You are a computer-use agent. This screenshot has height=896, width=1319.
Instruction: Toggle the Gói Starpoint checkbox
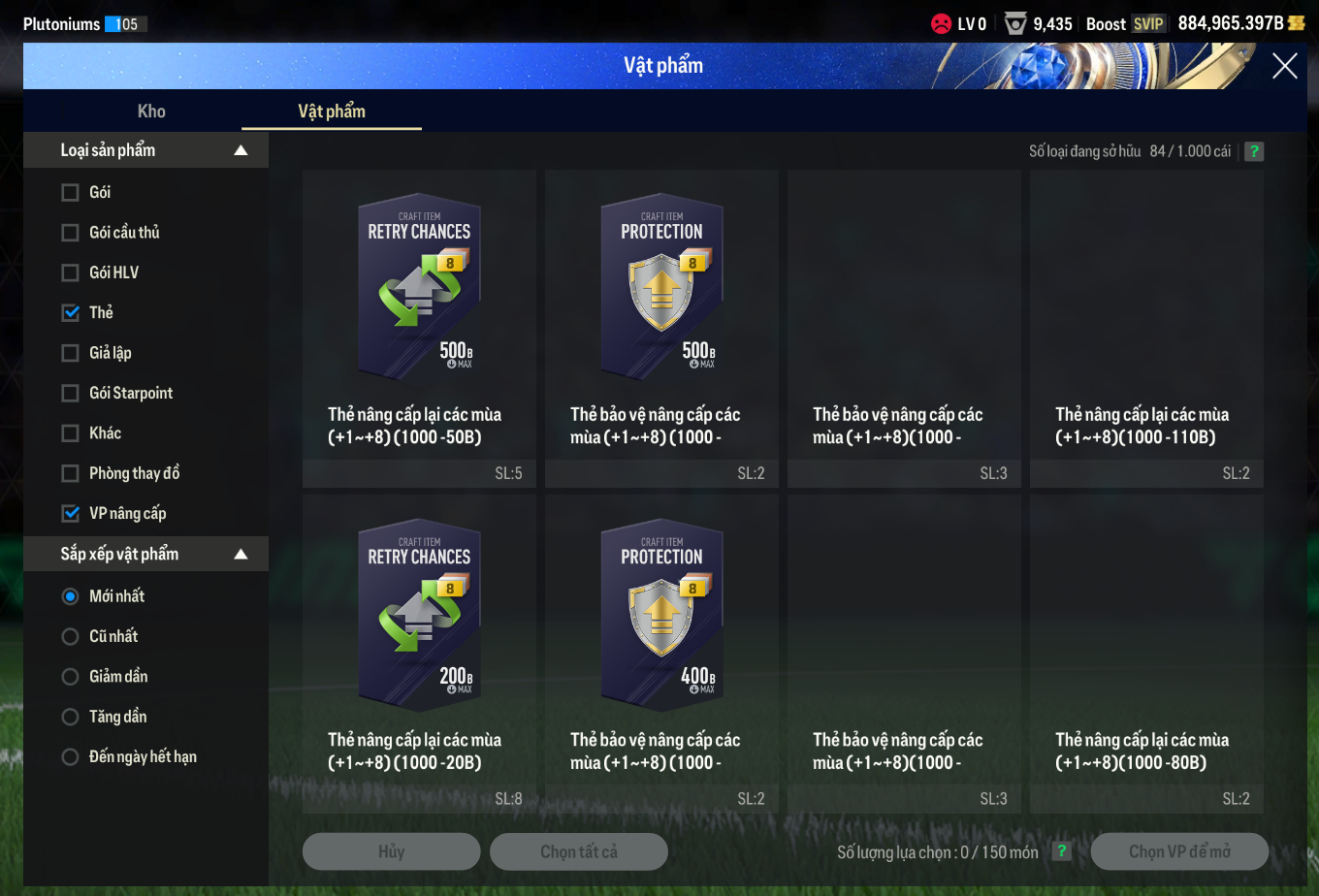pyautogui.click(x=71, y=393)
